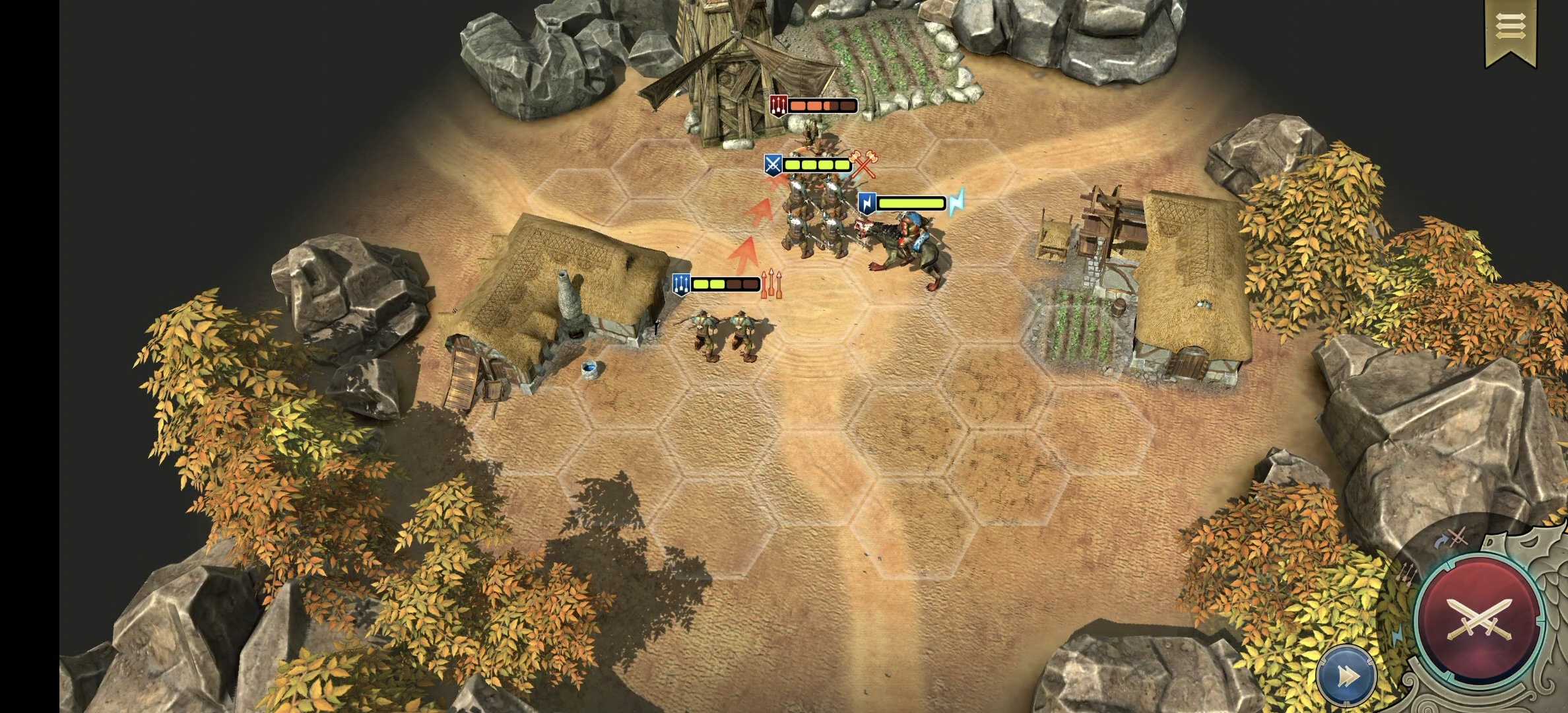Target the red enemy archer unit badge
The width and height of the screenshot is (1568, 713).
click(x=779, y=105)
